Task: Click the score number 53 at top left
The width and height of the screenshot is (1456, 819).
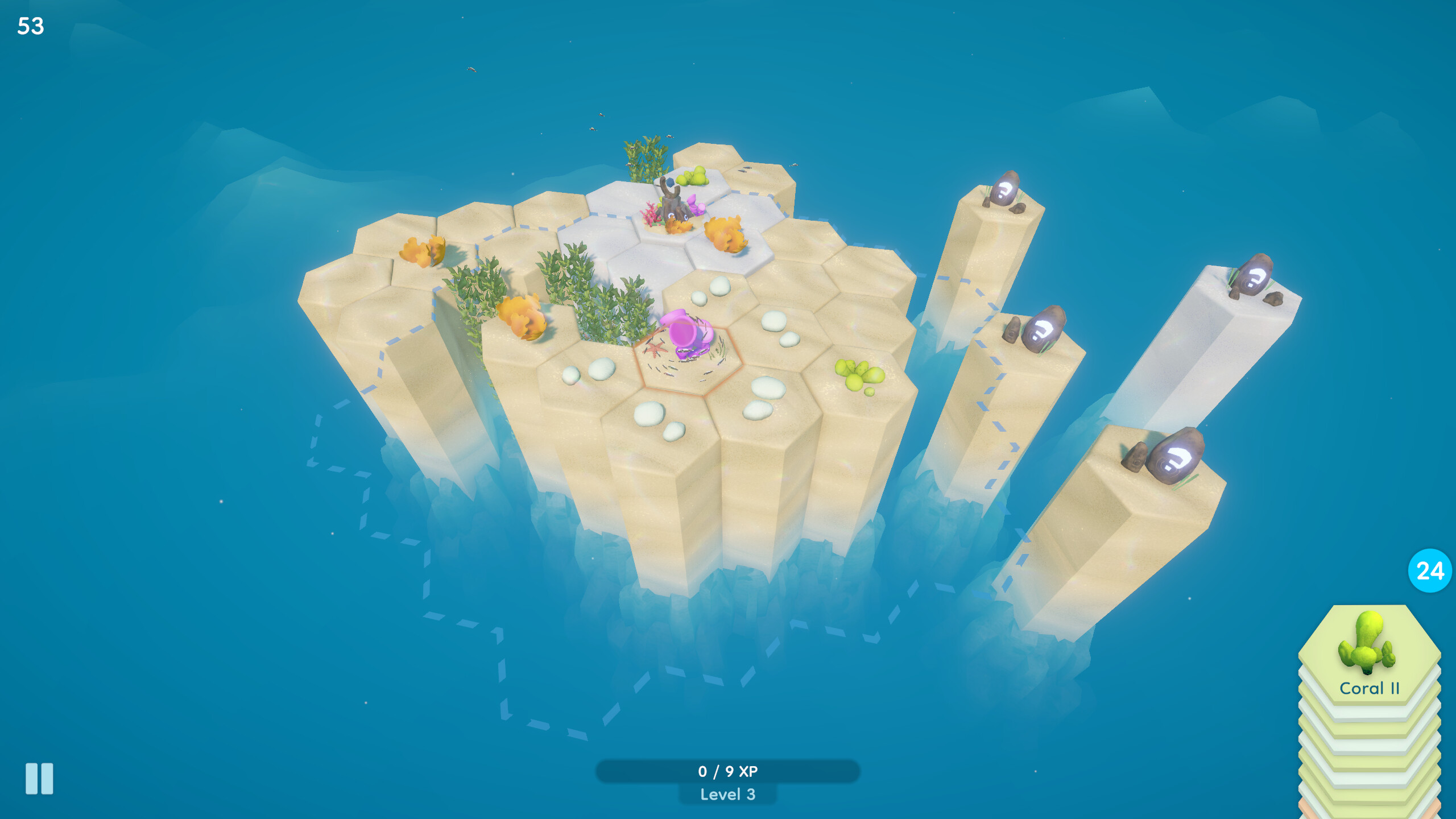Action: (x=31, y=26)
